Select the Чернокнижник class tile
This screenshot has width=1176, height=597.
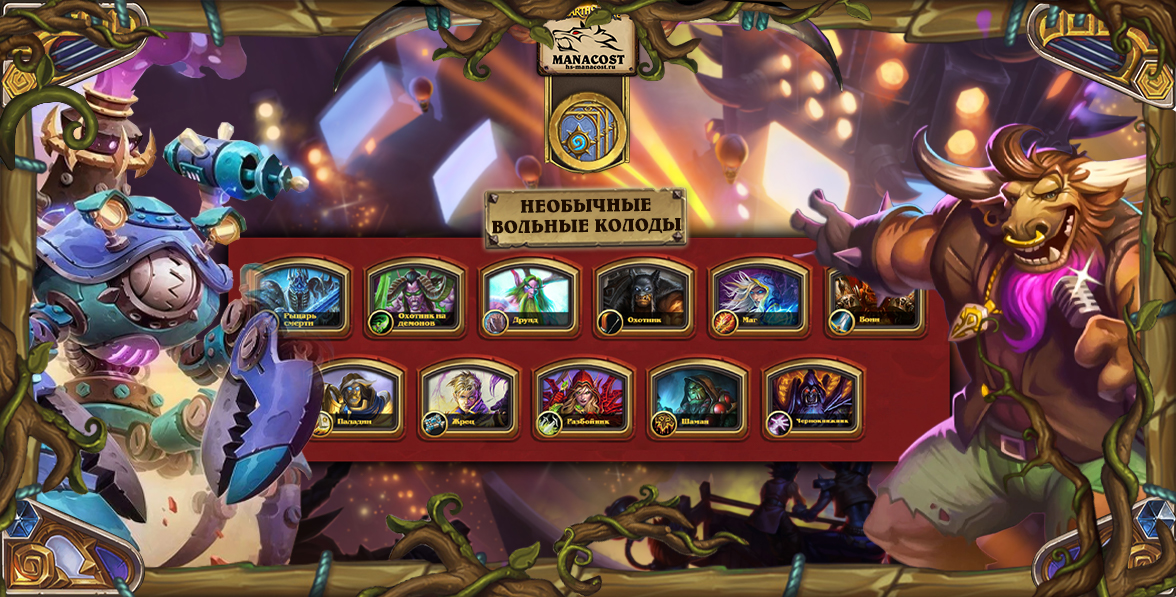coord(814,399)
